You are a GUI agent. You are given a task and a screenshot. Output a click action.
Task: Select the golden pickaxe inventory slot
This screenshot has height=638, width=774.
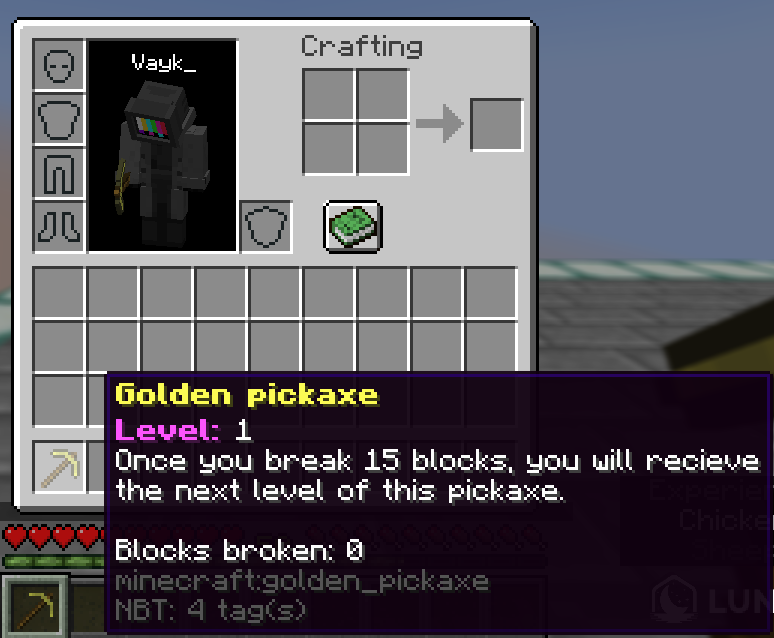(x=59, y=466)
